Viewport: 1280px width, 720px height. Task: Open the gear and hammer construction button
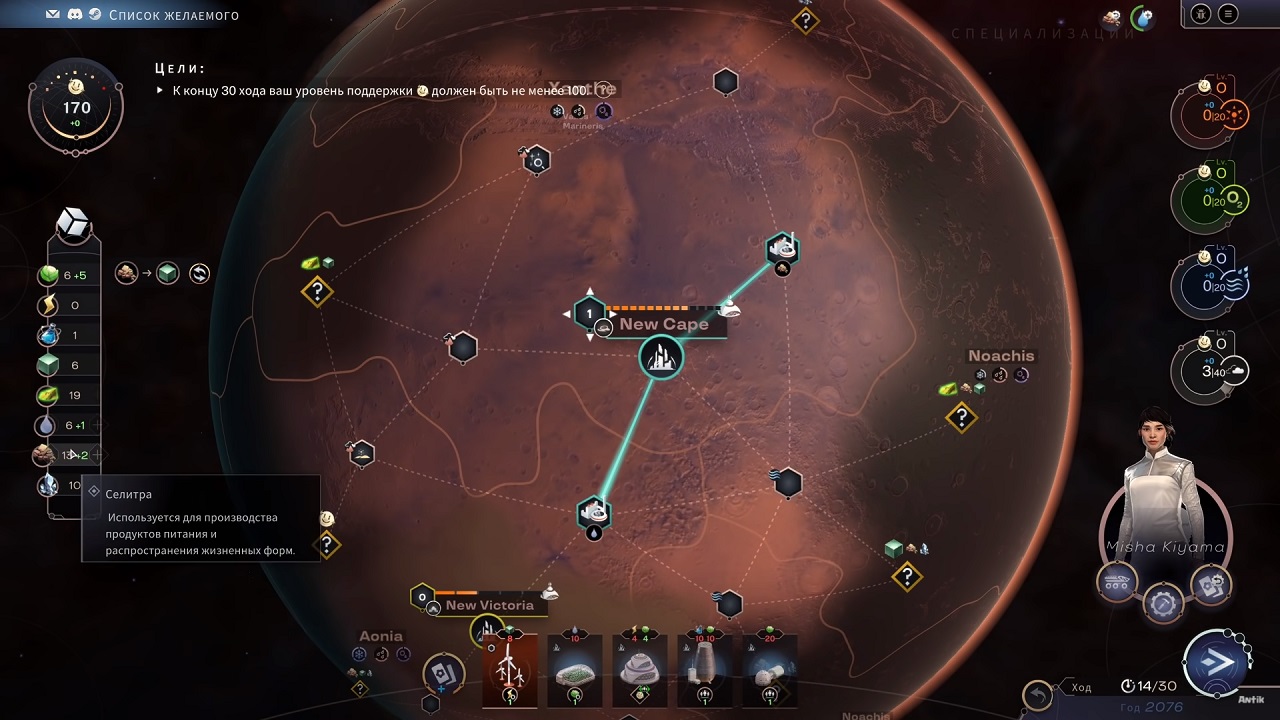(1163, 603)
